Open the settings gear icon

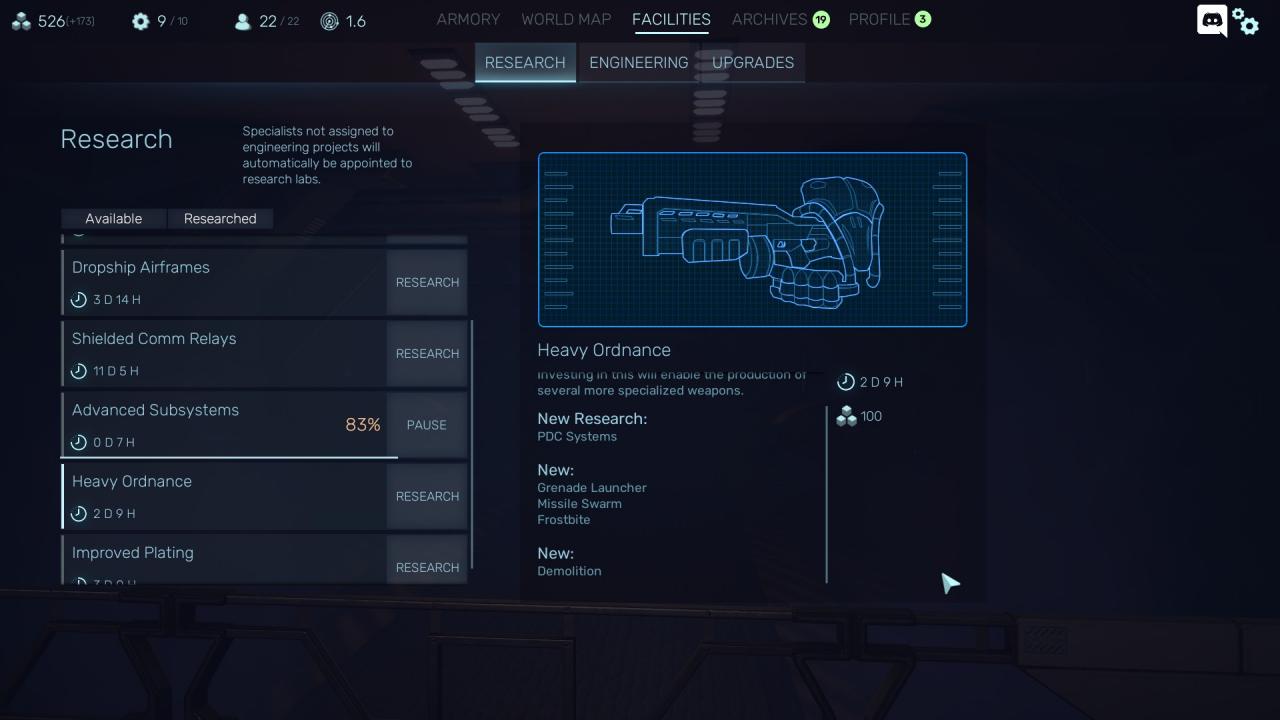pyautogui.click(x=1246, y=21)
